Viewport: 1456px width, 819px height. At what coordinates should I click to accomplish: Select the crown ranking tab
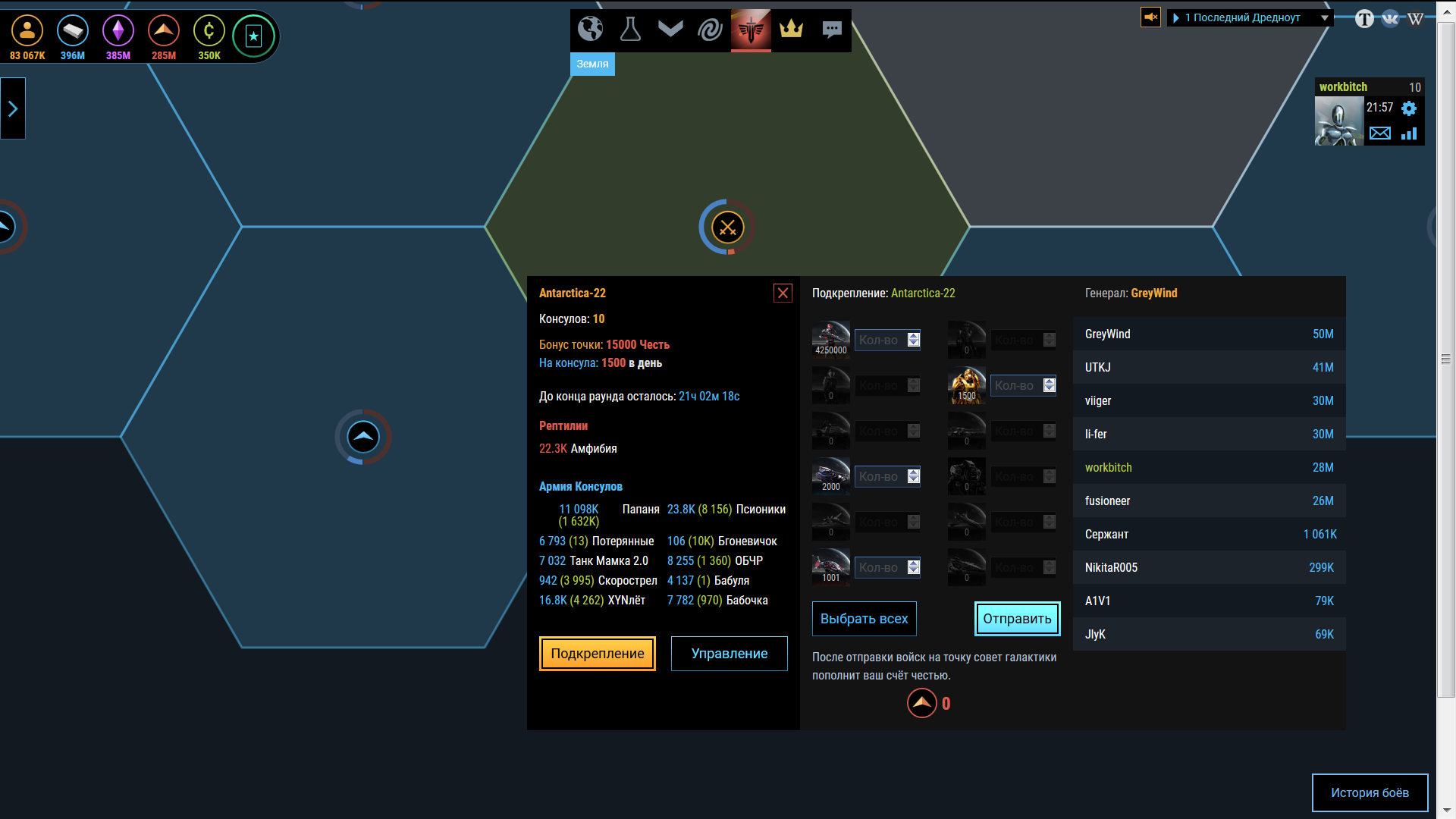791,30
